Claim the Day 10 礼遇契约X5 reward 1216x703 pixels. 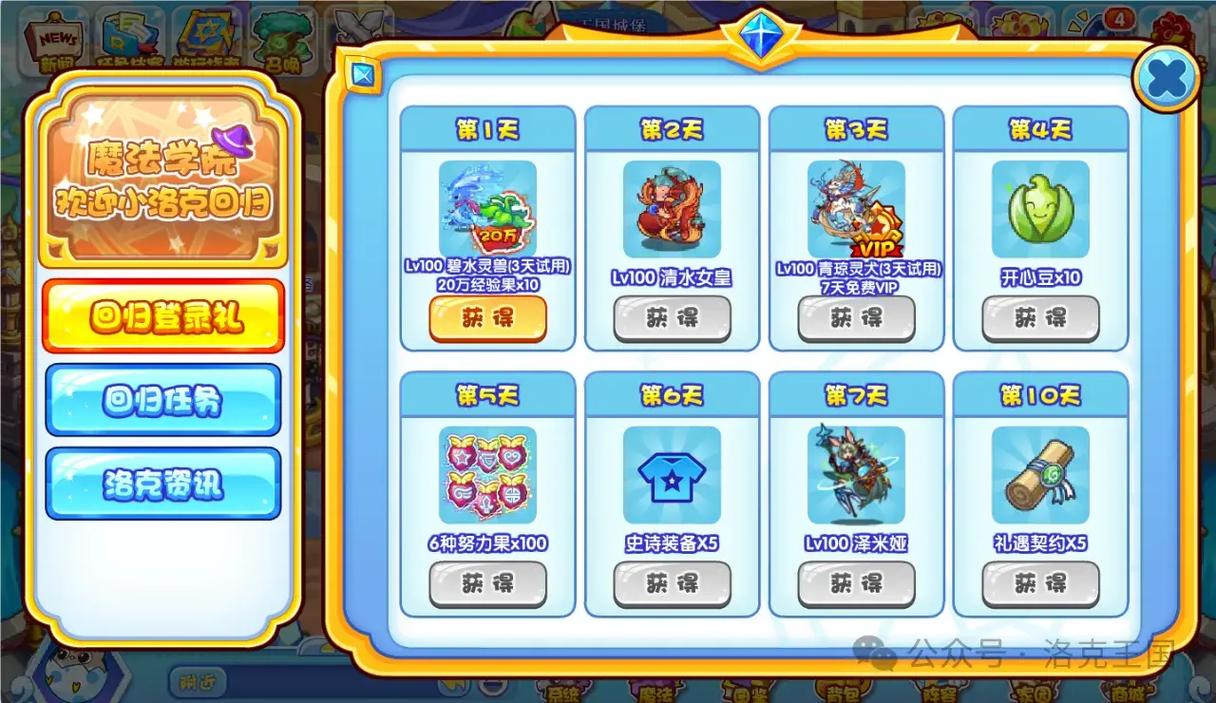click(x=1040, y=583)
